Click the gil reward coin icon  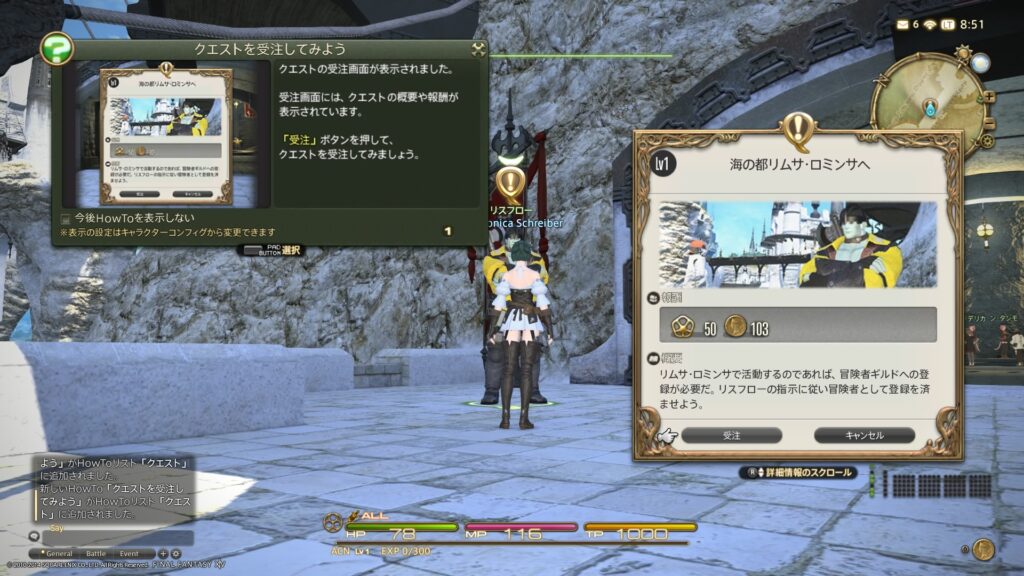735,326
